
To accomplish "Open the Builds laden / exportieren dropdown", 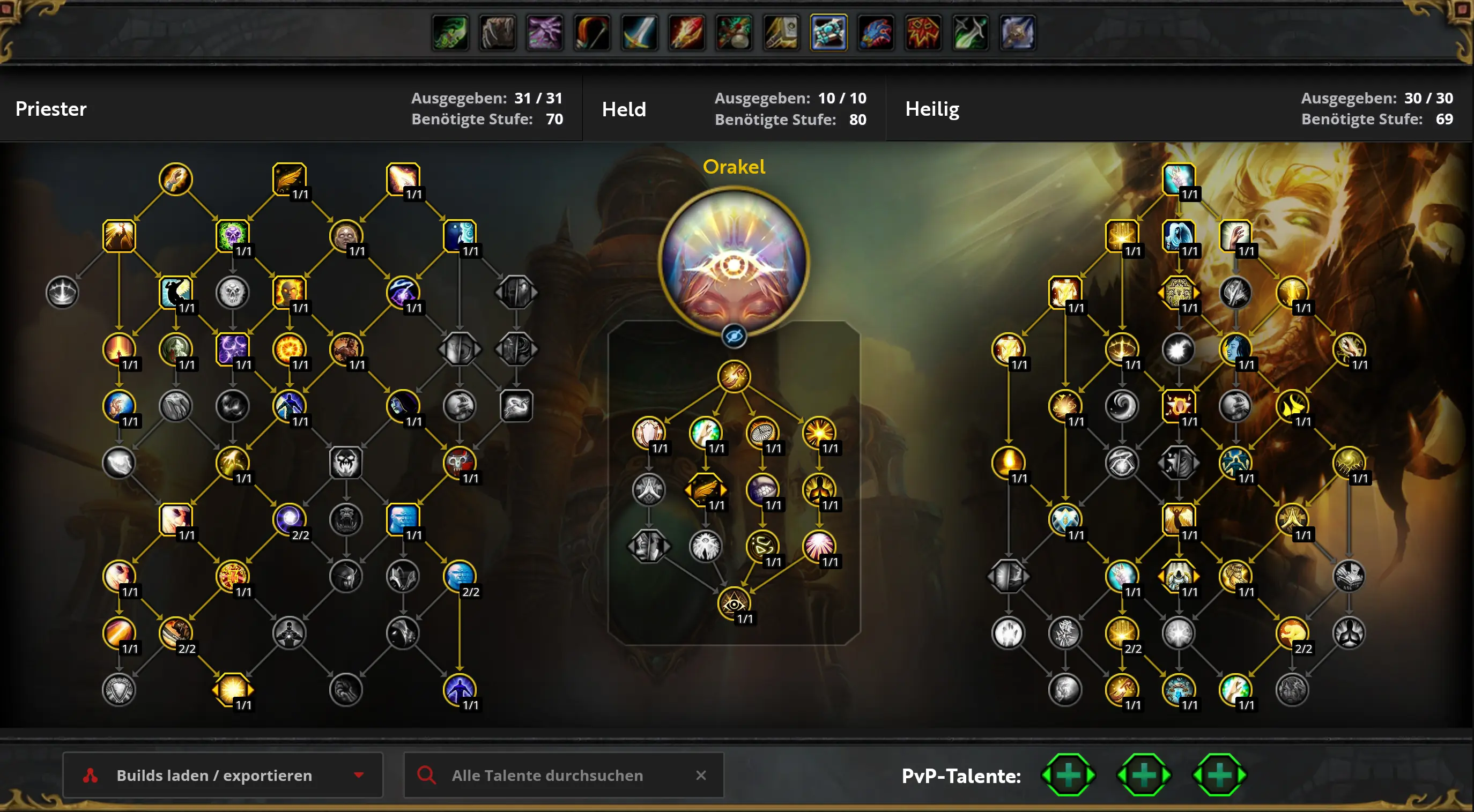I will tap(222, 775).
